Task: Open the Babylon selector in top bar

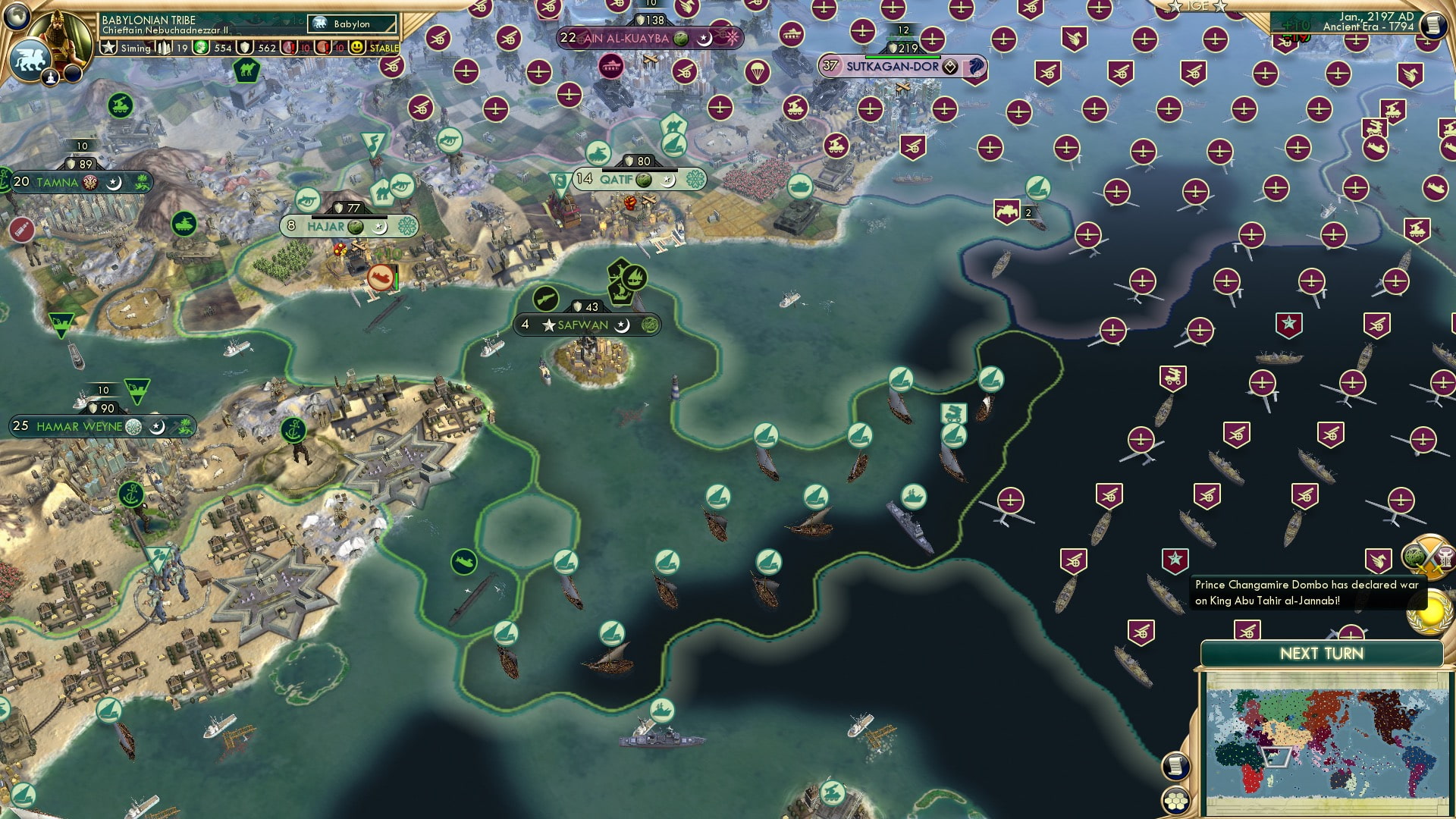Action: [x=350, y=24]
